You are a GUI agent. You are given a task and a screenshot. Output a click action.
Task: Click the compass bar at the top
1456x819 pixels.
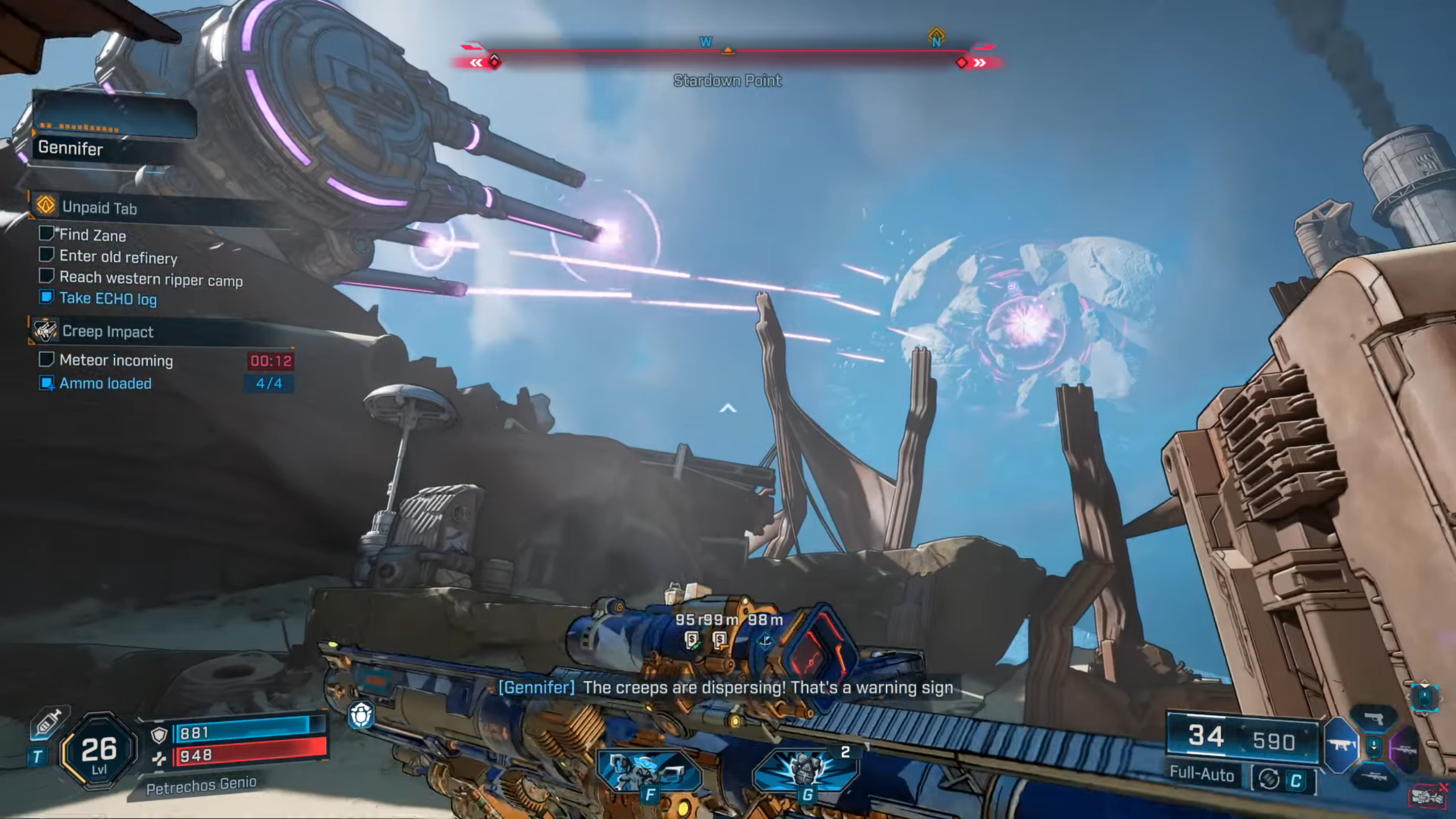point(727,52)
